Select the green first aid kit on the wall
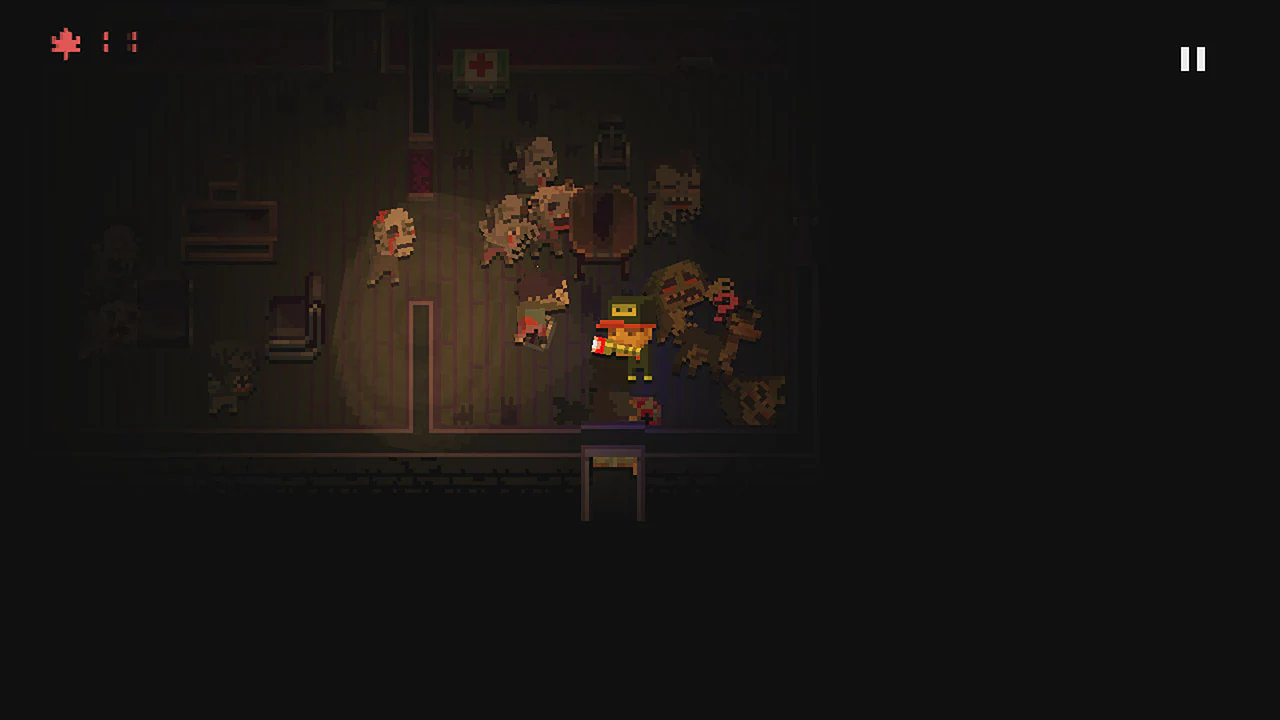This screenshot has width=1280, height=720. [480, 65]
